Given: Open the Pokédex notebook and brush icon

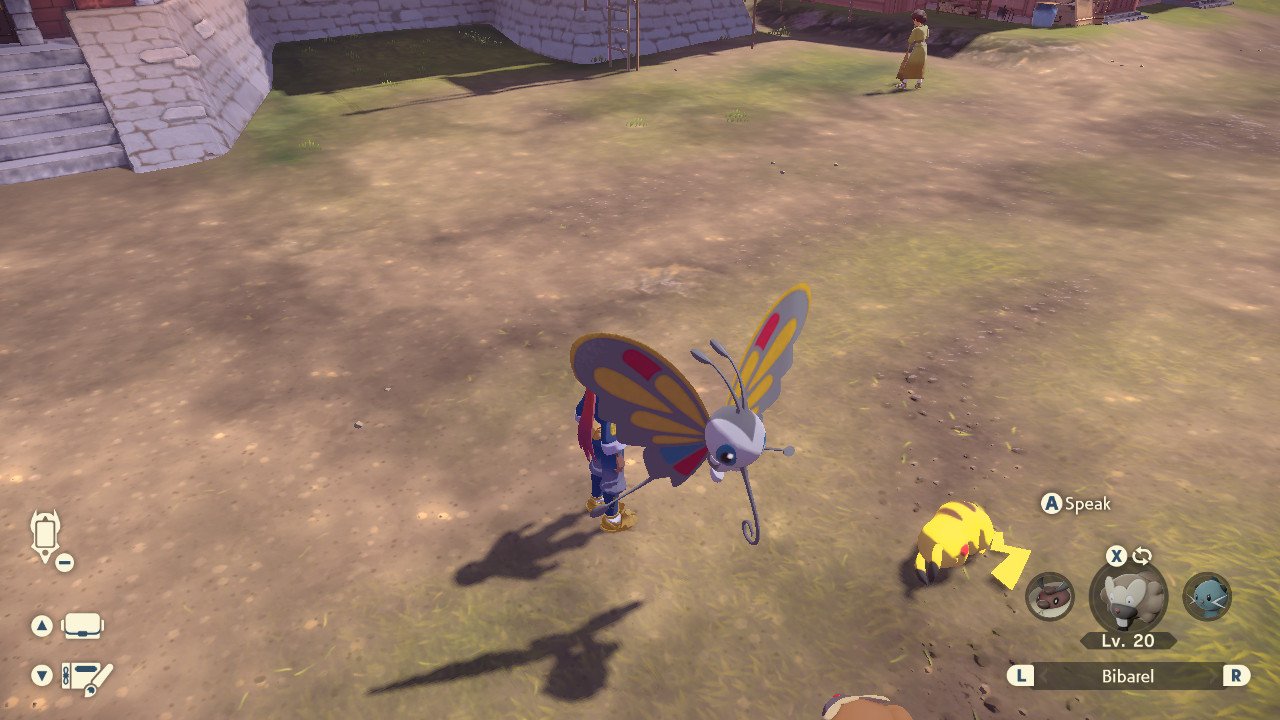Looking at the screenshot, I should 87,677.
